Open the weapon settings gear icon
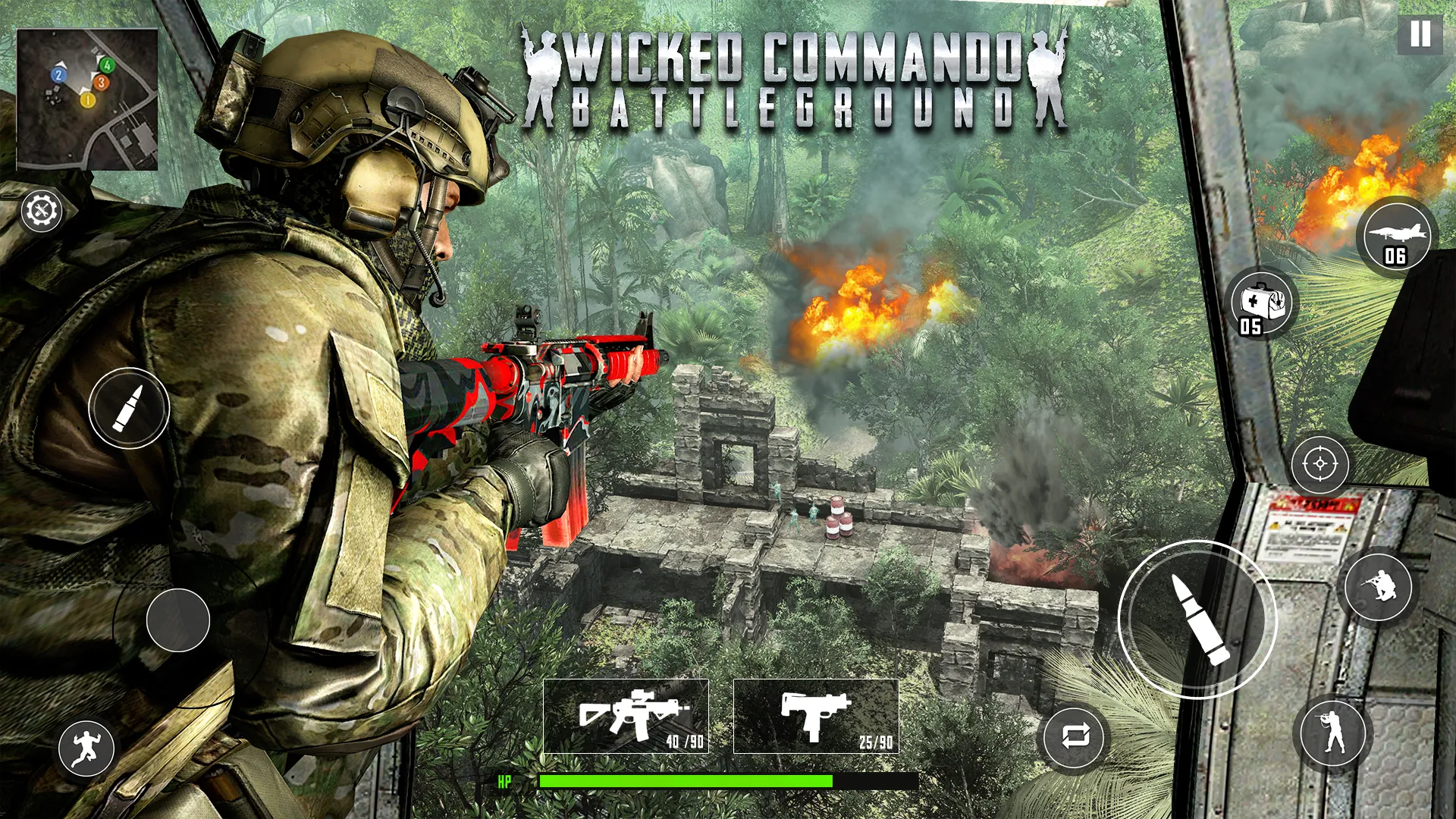 [42, 210]
